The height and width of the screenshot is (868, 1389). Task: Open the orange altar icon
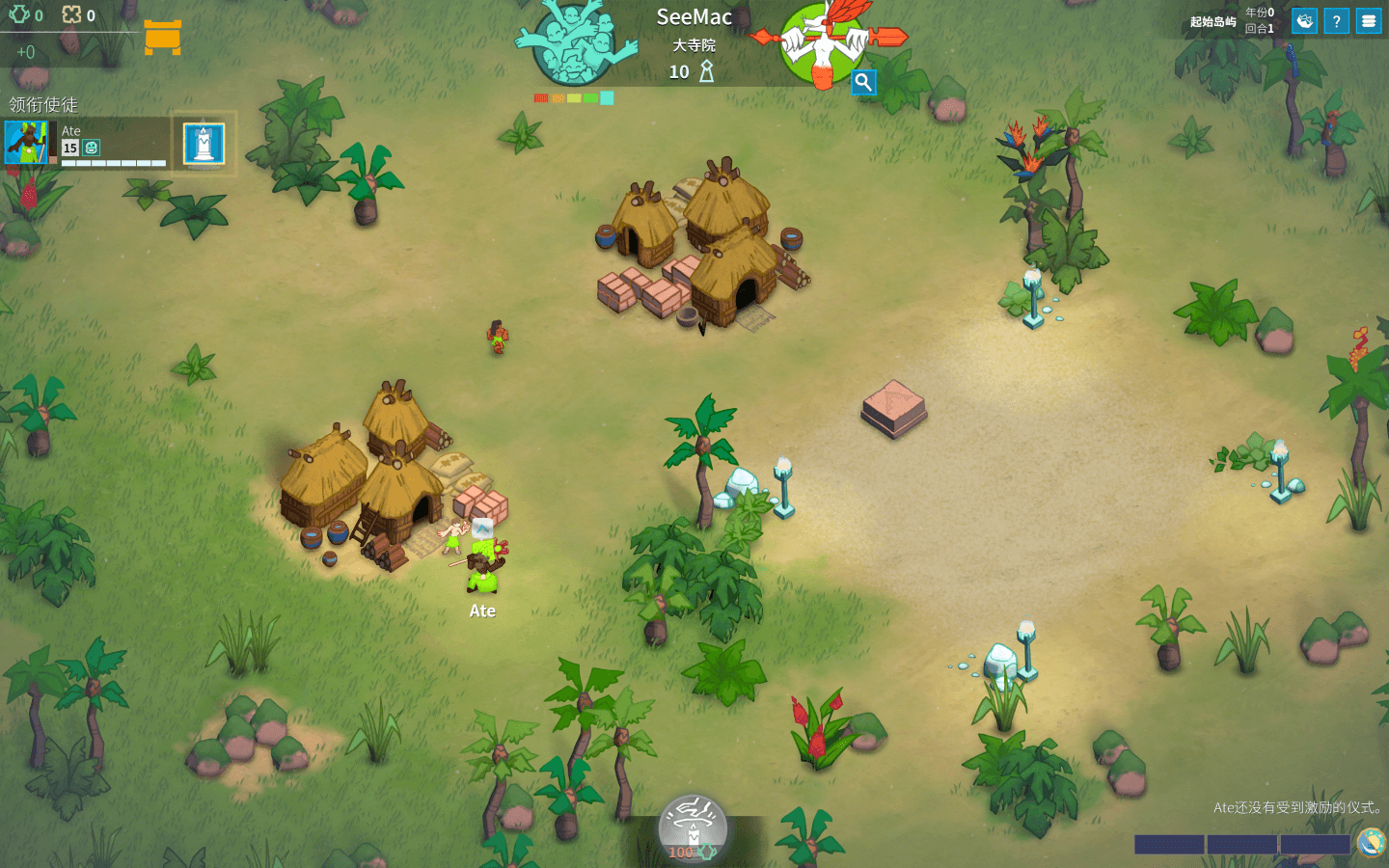coord(162,37)
